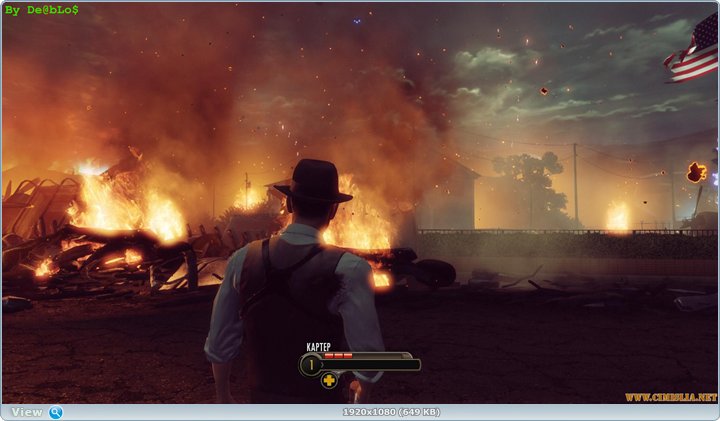The height and width of the screenshot is (421, 720).
Task: Open the View magnifier button
Action: point(55,412)
